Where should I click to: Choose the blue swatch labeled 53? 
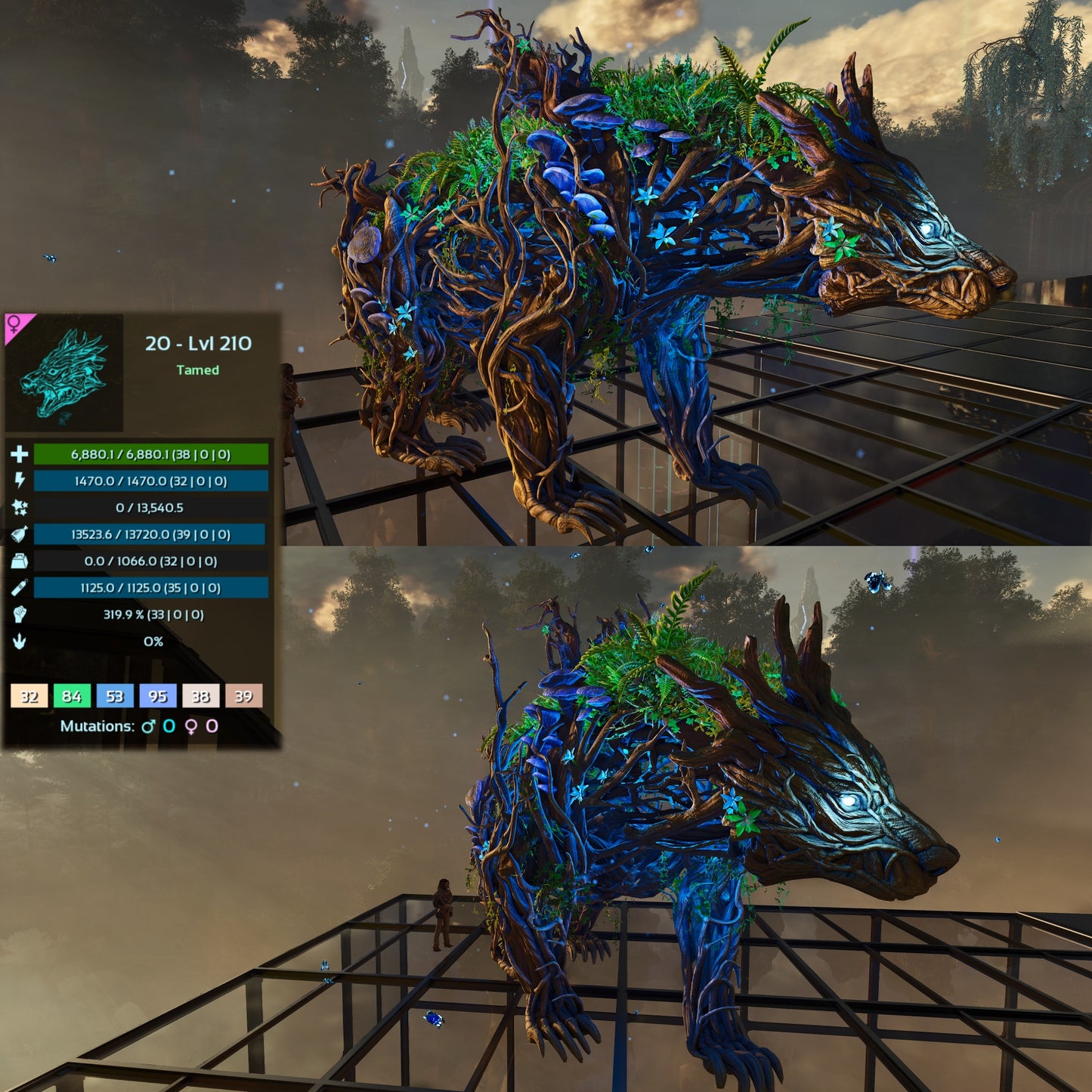coord(115,696)
